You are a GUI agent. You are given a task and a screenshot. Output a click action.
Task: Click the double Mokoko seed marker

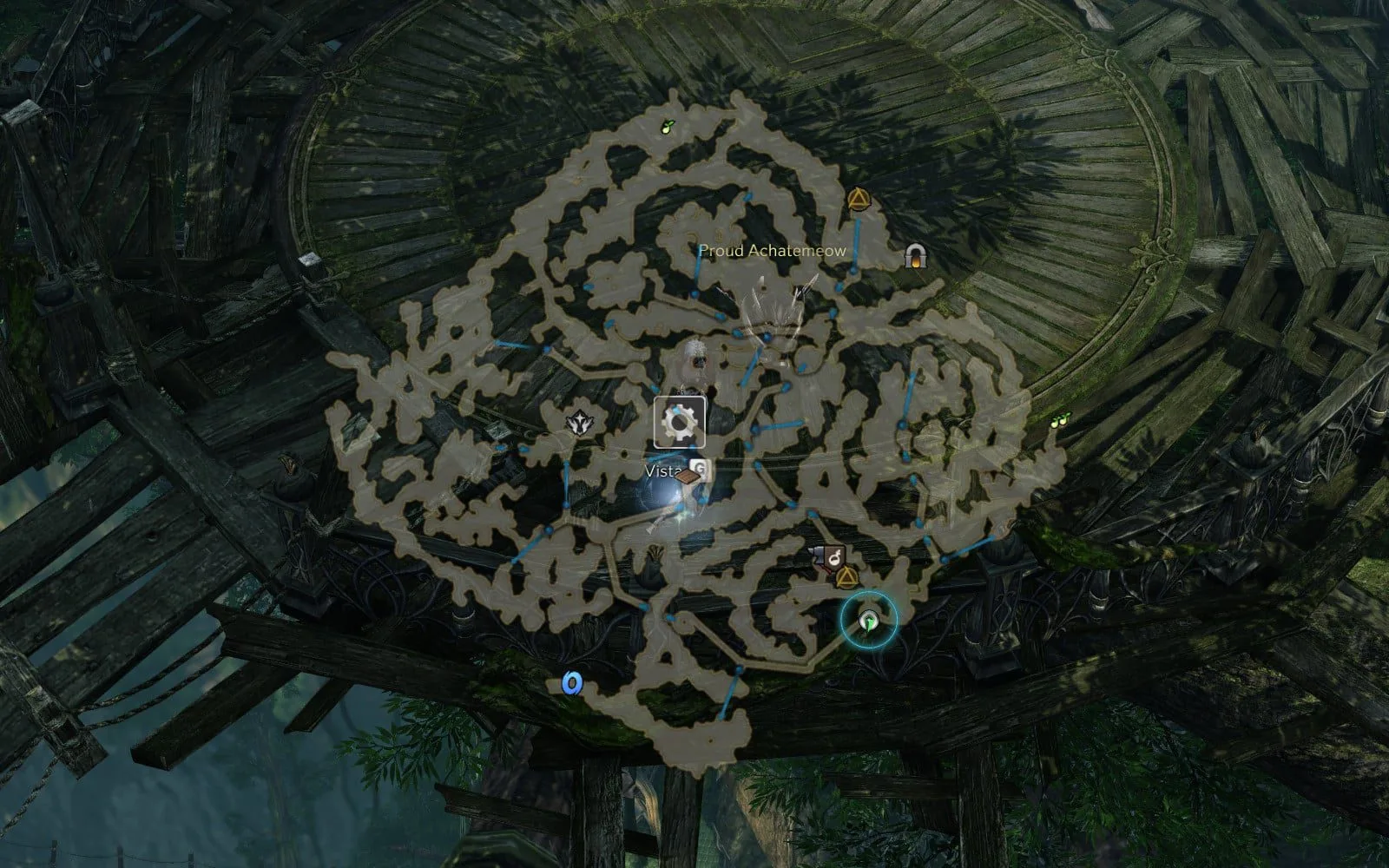[x=1058, y=421]
